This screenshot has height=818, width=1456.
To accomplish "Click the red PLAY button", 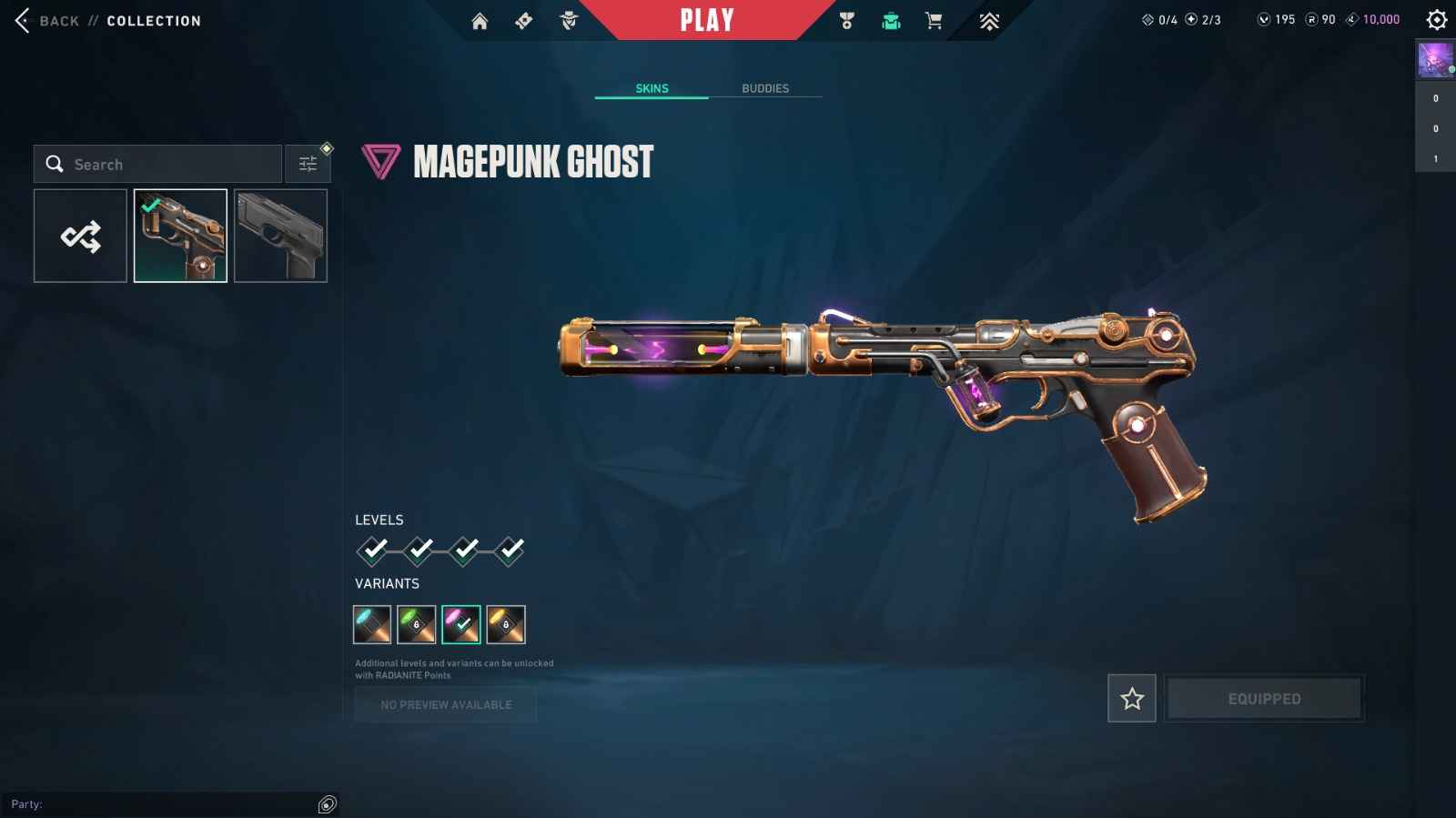I will point(707,20).
